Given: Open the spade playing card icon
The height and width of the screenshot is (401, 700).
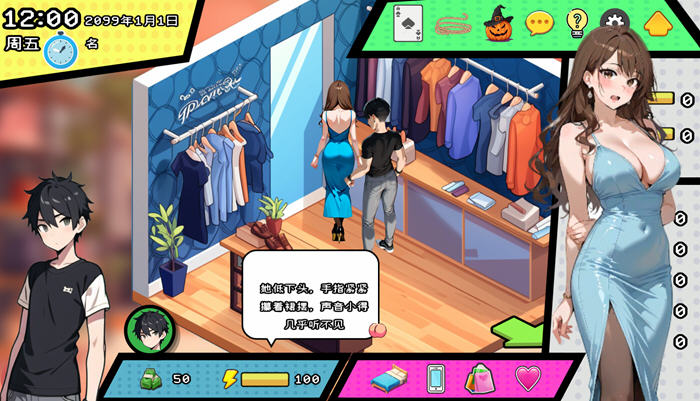Looking at the screenshot, I should click(407, 24).
